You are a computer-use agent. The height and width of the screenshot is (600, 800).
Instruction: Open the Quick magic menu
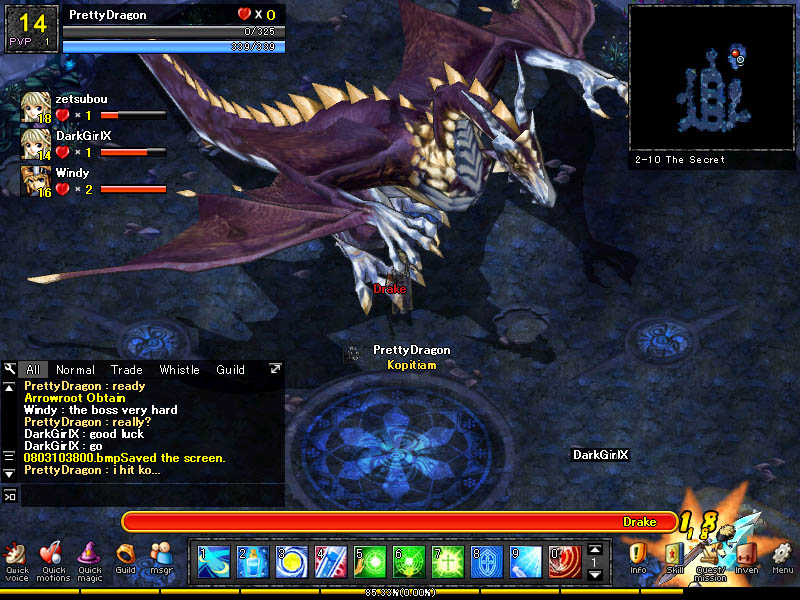coord(90,559)
